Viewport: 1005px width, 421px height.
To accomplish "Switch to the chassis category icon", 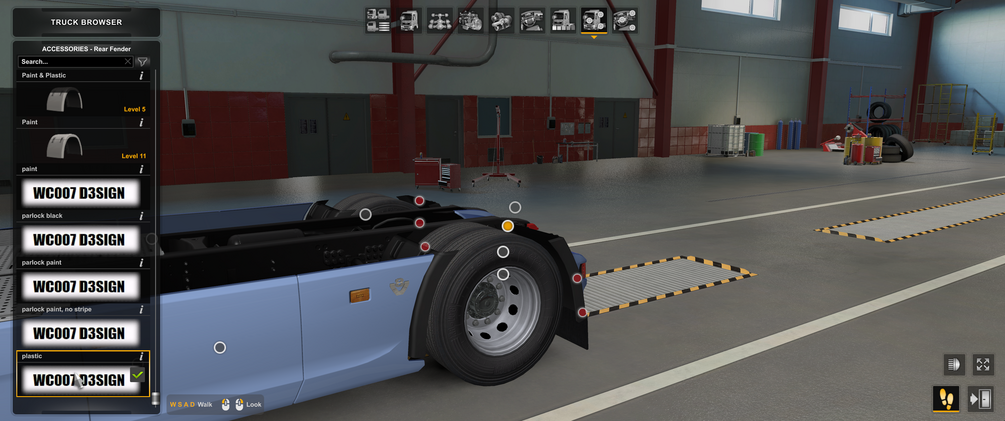I will pos(440,20).
